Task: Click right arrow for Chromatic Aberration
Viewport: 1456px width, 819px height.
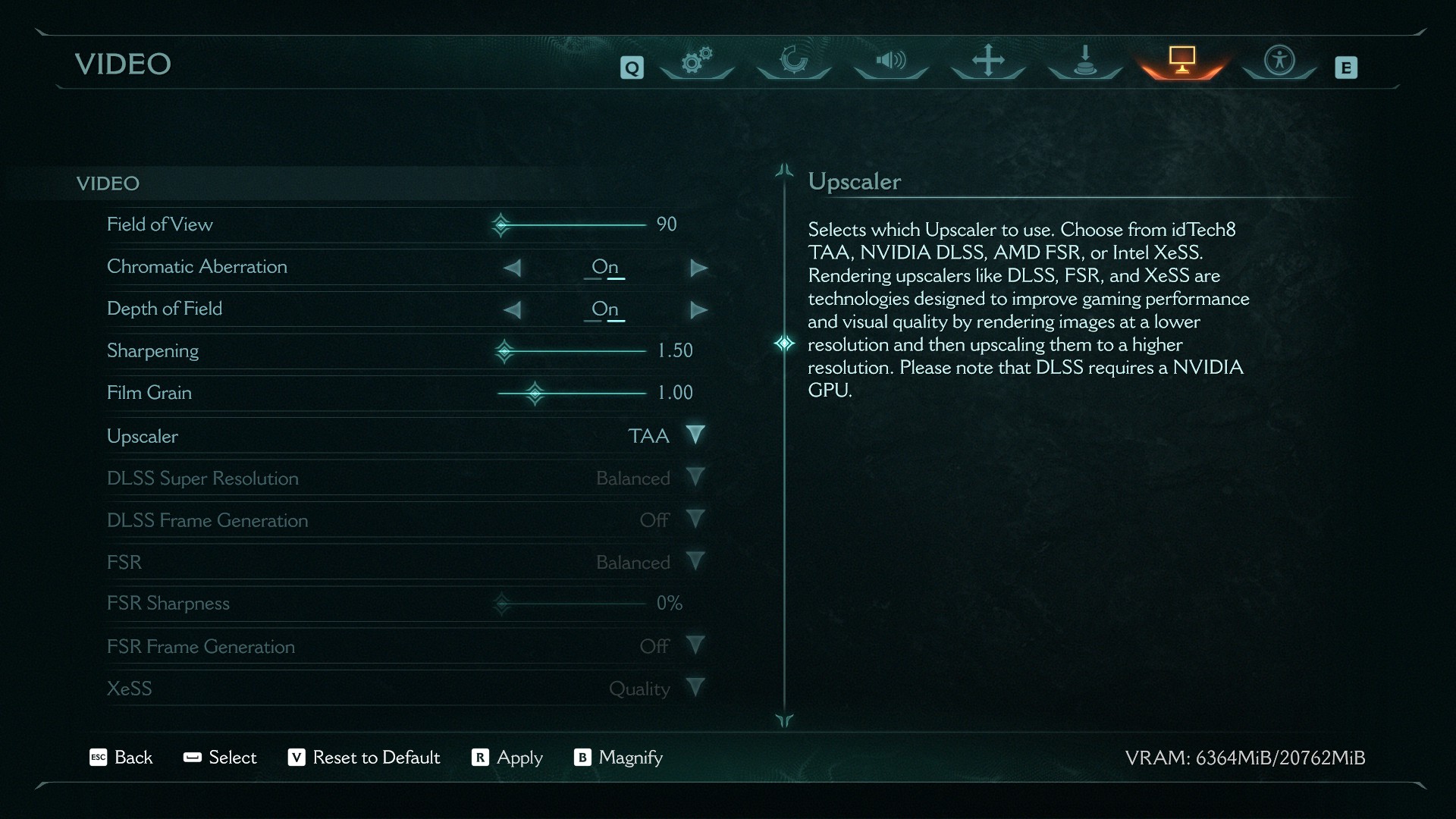Action: 698,268
